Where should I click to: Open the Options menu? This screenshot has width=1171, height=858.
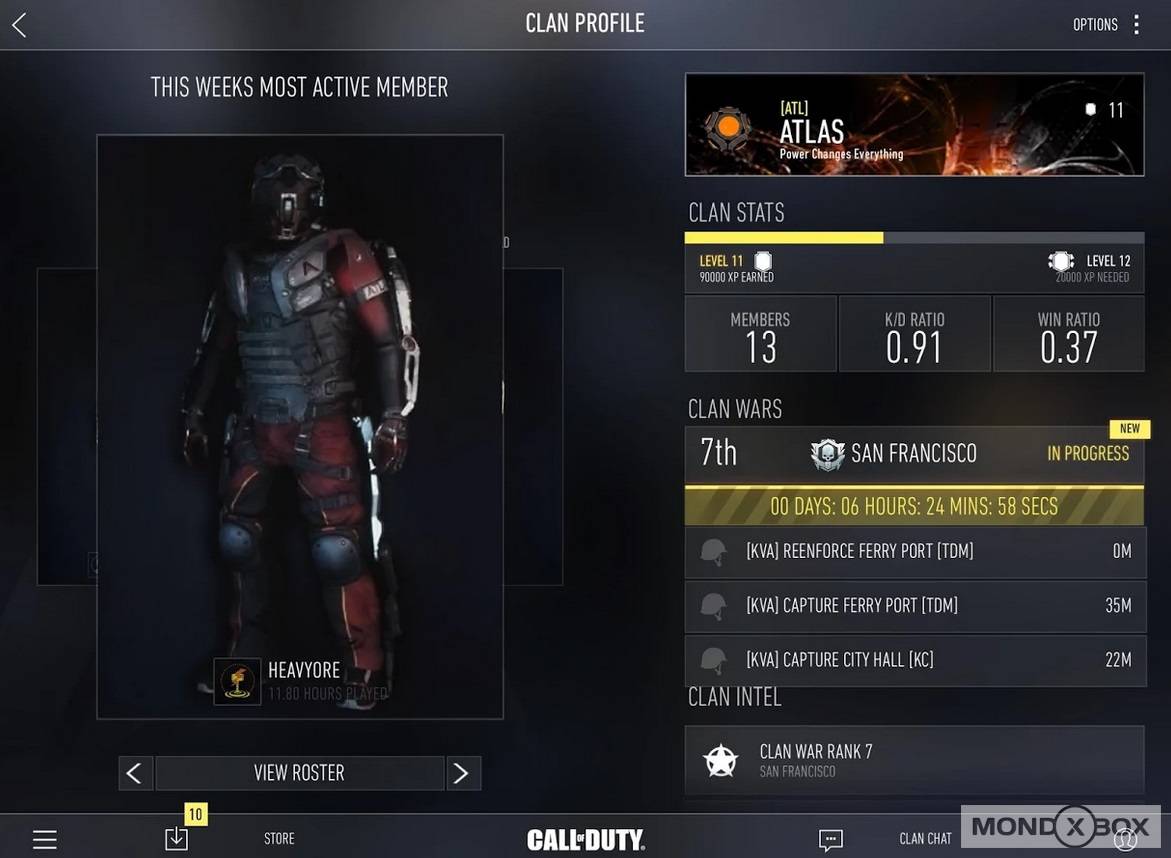point(1107,25)
